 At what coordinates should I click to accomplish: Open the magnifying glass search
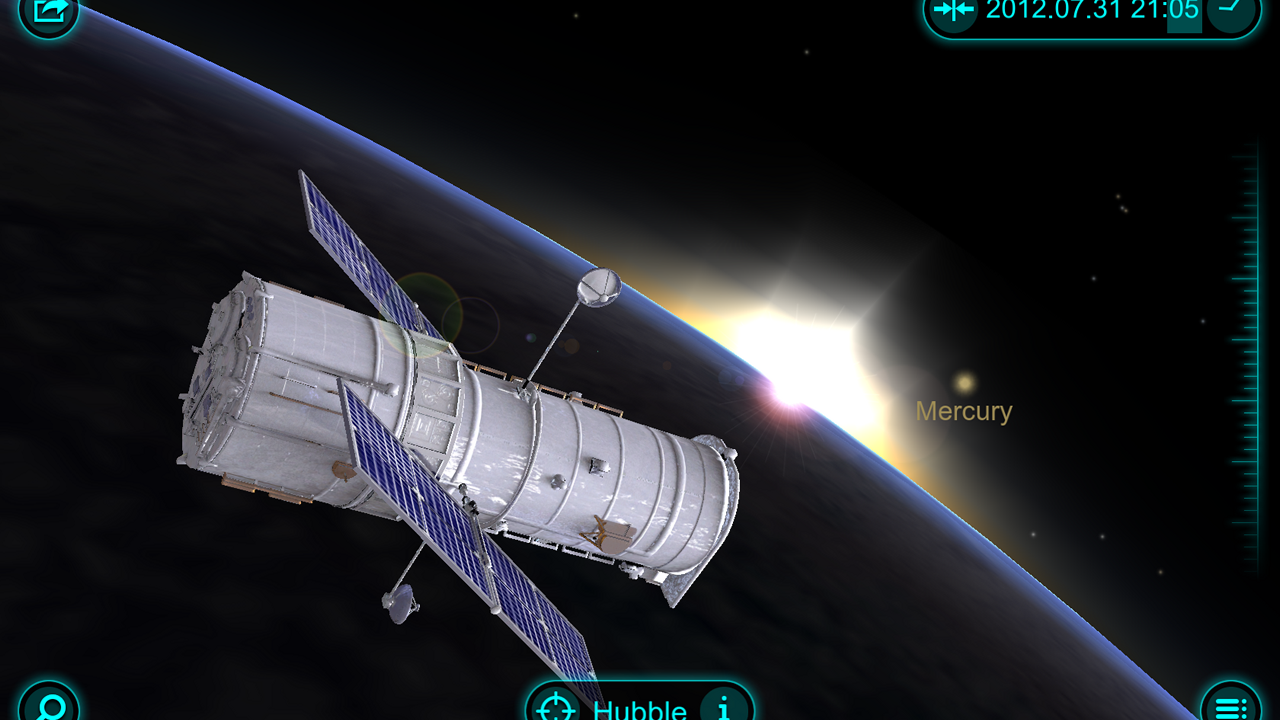click(x=48, y=706)
